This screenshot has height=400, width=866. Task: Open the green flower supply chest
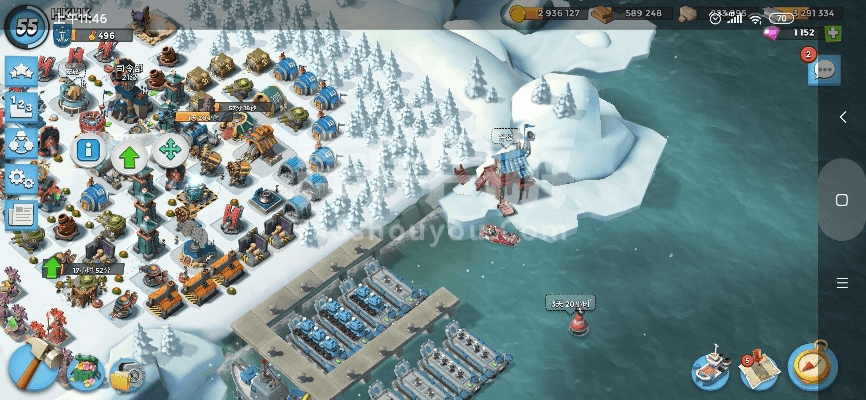86,372
